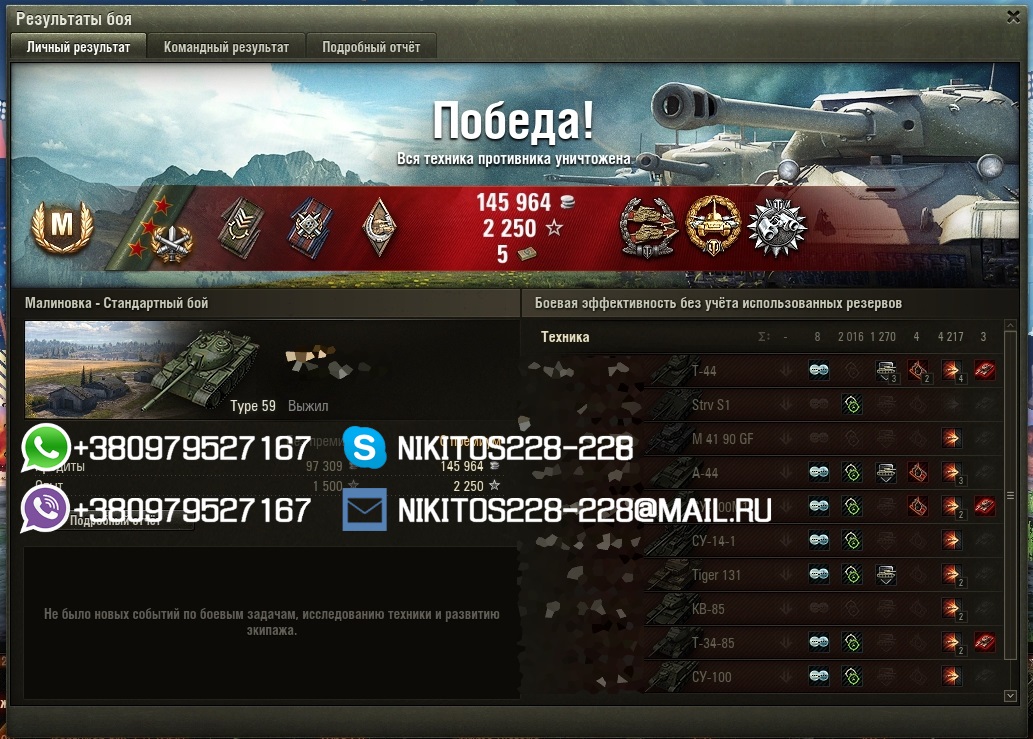The image size is (1033, 739).
Task: Choose the КВ-85 row
Action: (x=706, y=609)
